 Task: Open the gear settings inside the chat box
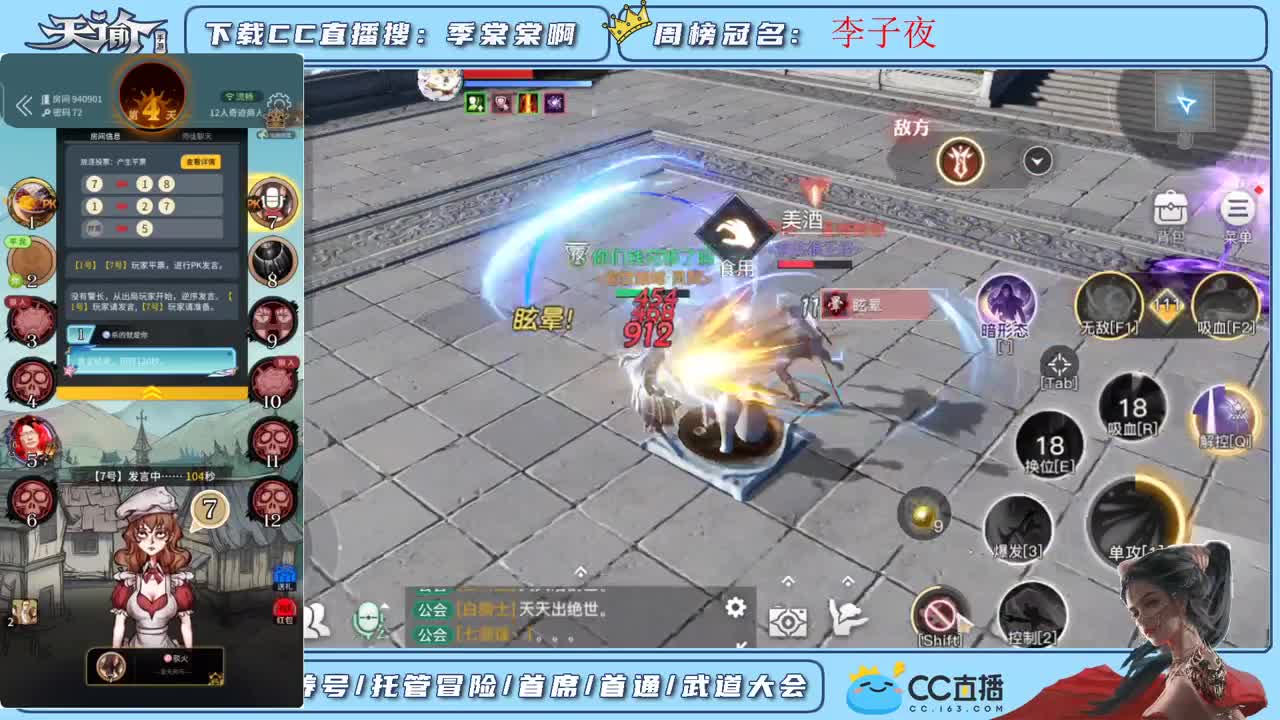736,608
